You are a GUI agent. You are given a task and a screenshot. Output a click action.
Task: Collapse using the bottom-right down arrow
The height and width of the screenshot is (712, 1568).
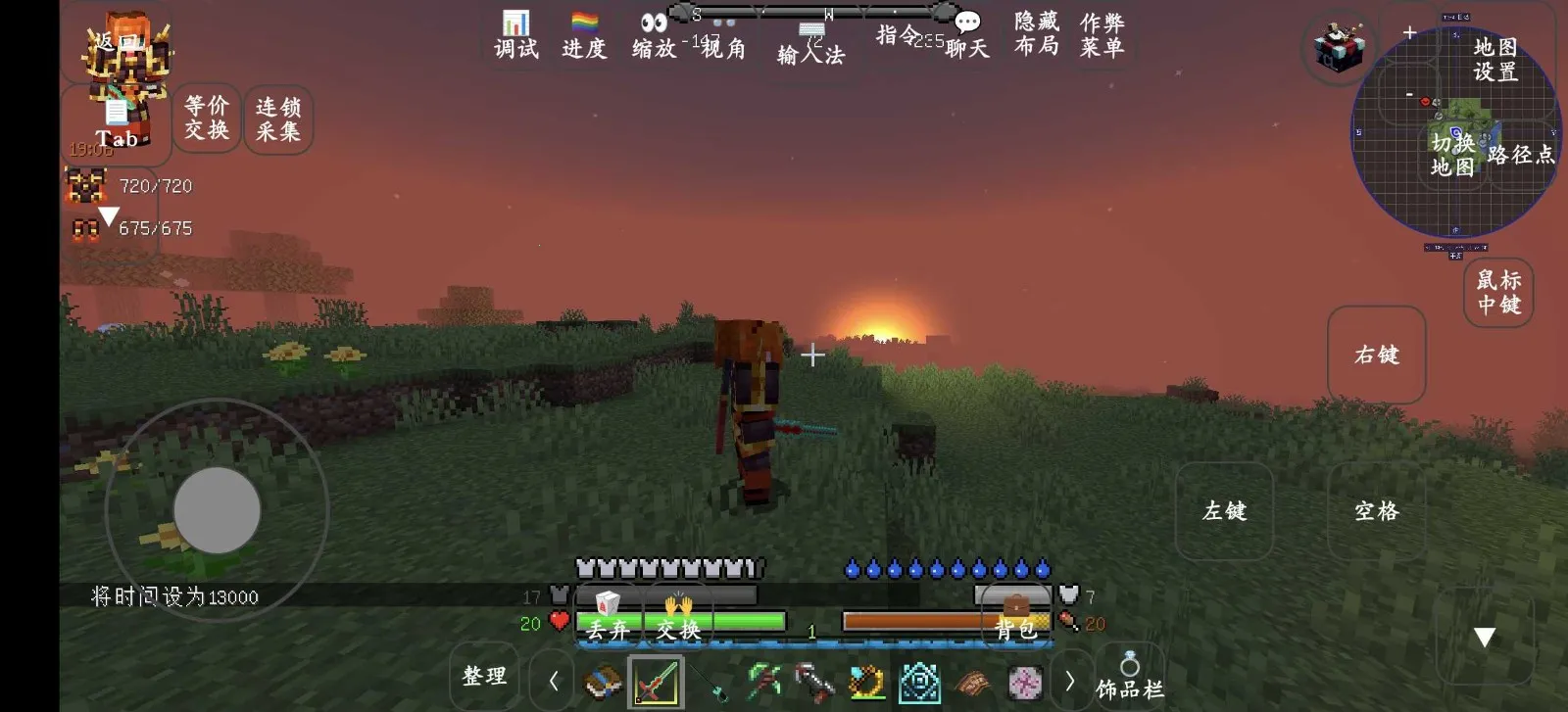pyautogui.click(x=1483, y=635)
